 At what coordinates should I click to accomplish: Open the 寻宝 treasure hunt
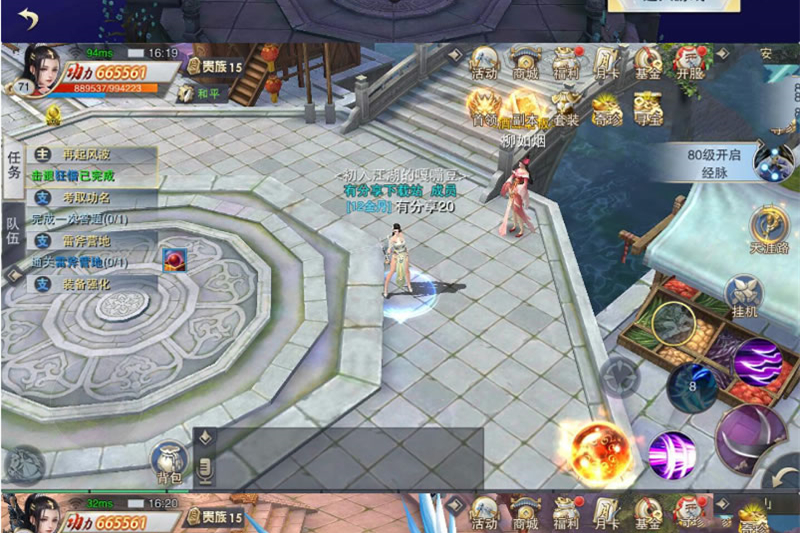click(648, 108)
